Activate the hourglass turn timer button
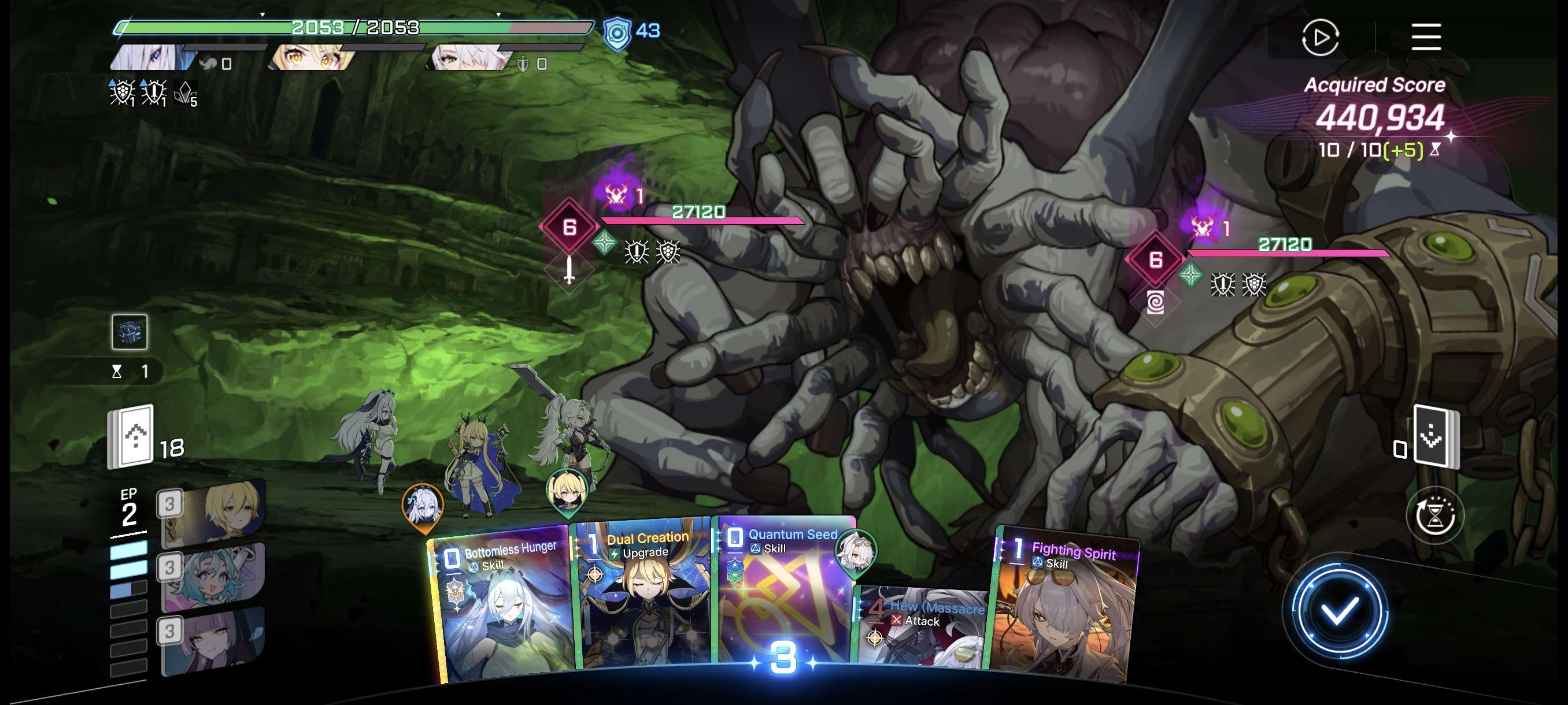Image resolution: width=1568 pixels, height=705 pixels. [x=1434, y=516]
